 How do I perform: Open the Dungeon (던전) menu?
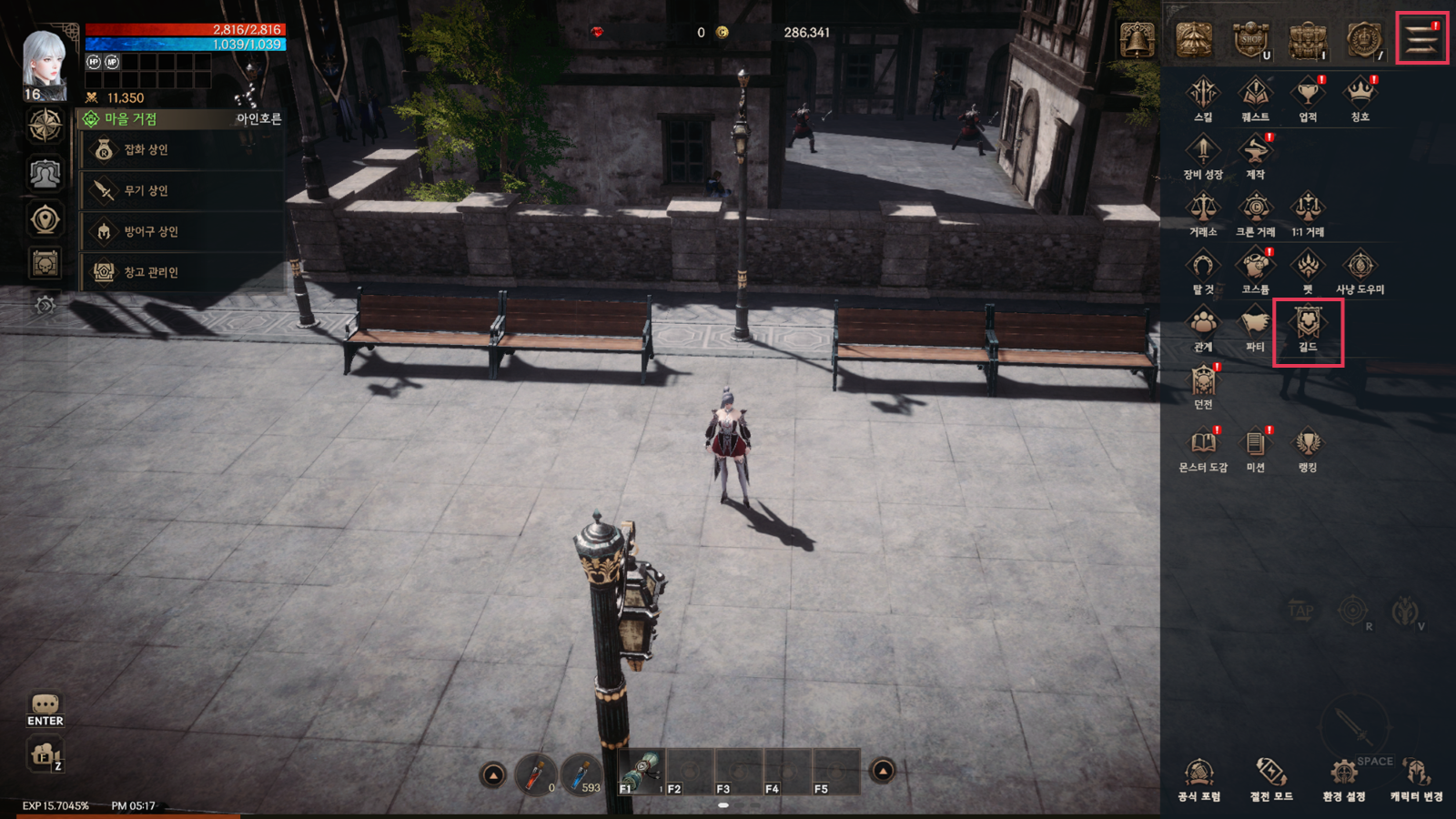1203,386
